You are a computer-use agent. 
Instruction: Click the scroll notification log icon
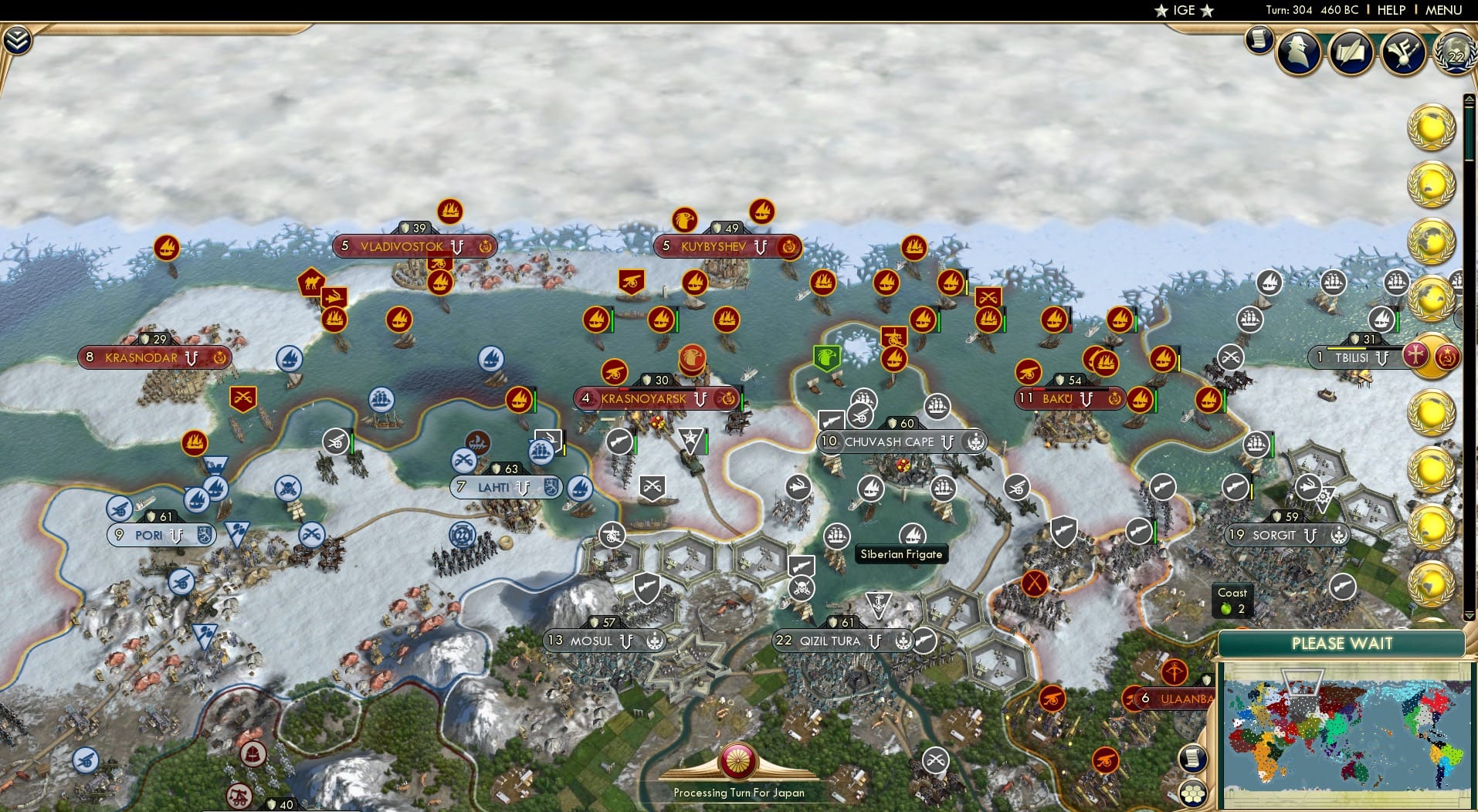[x=1259, y=39]
